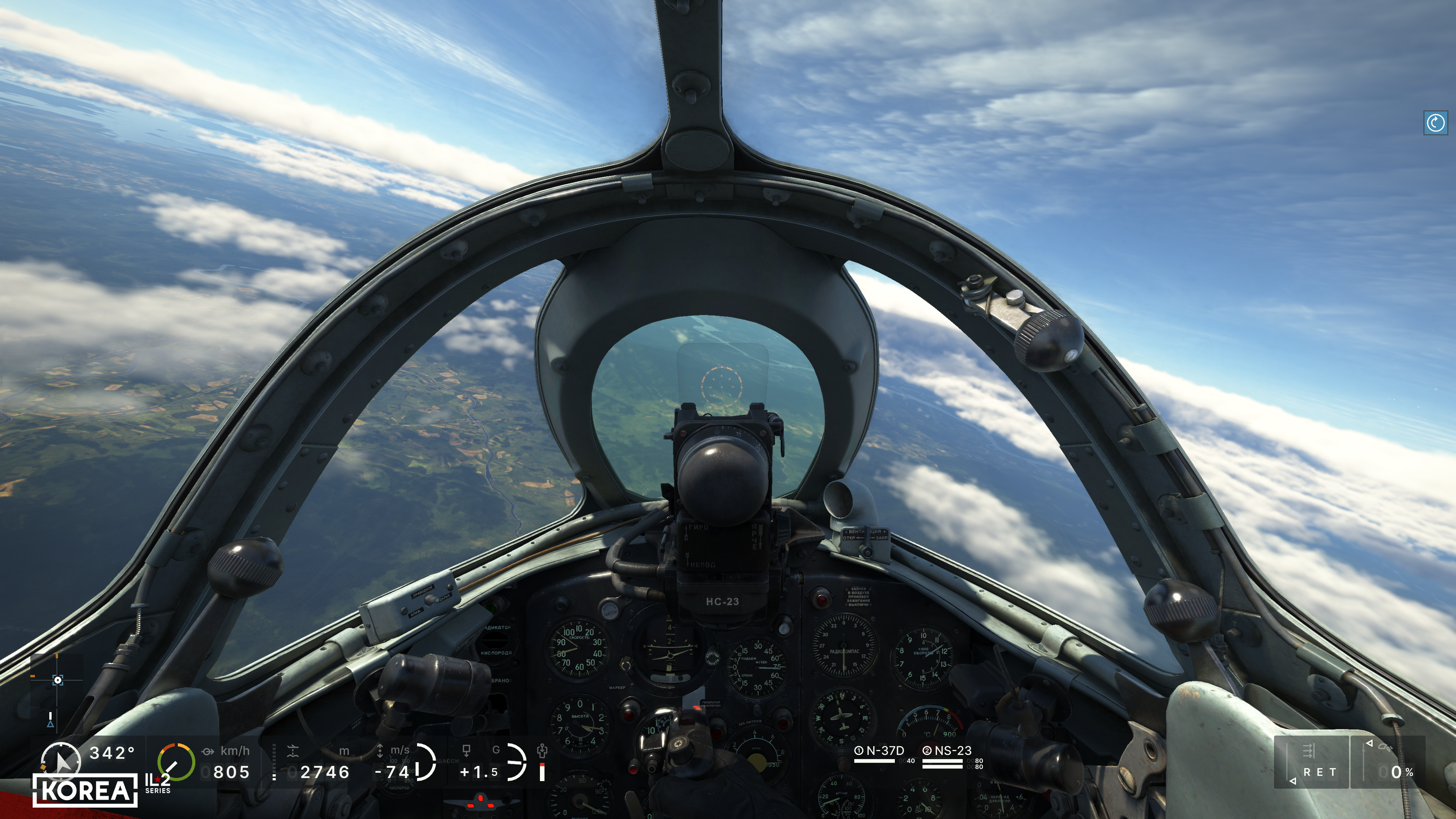Click the red aircraft damage silhouette
Screen dimensions: 1456x819
tap(481, 801)
